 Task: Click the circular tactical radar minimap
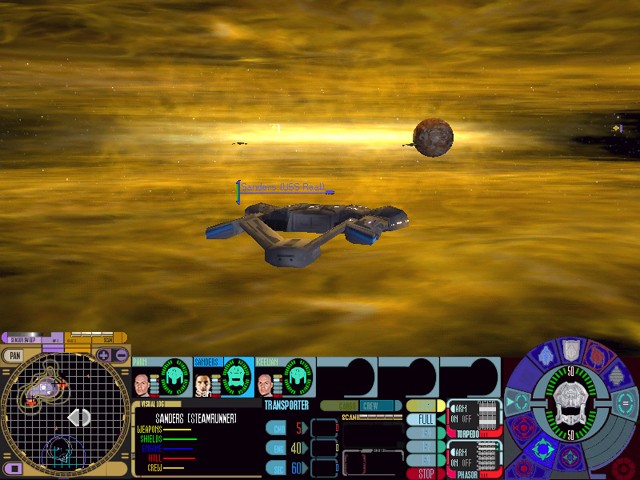click(65, 412)
